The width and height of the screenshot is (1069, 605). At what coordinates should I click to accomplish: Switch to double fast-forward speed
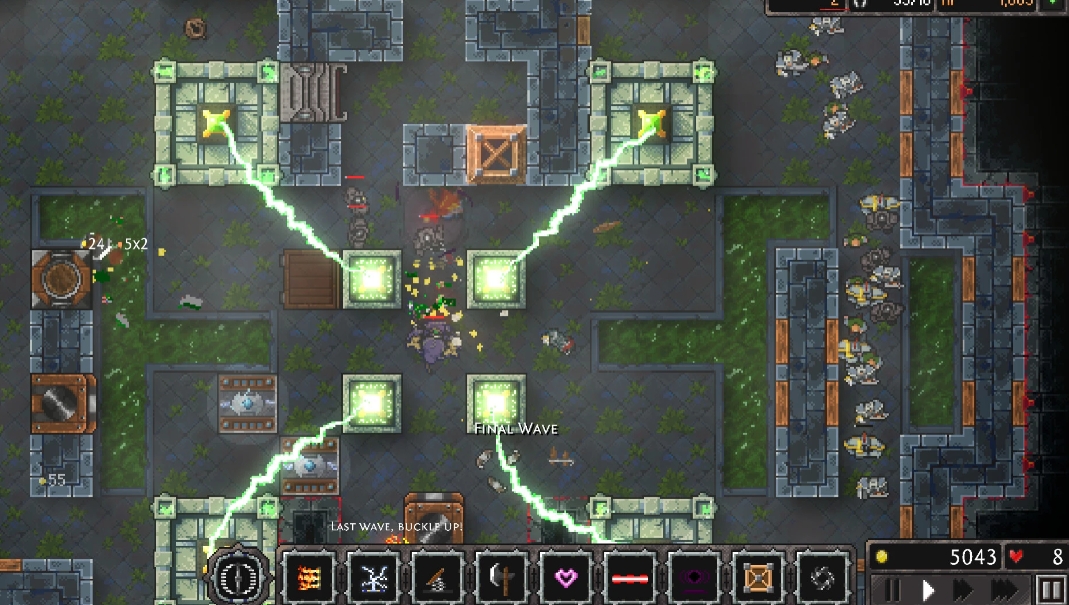[962, 589]
